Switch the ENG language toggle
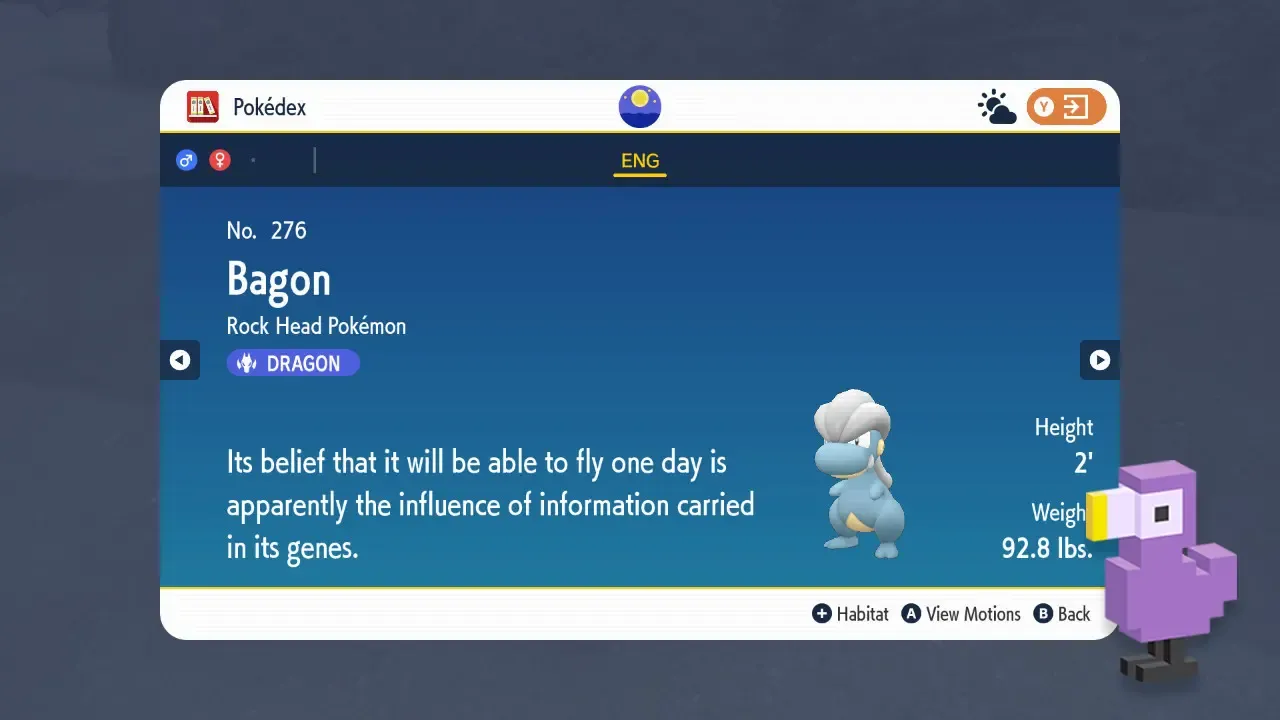The image size is (1280, 720). [x=639, y=160]
